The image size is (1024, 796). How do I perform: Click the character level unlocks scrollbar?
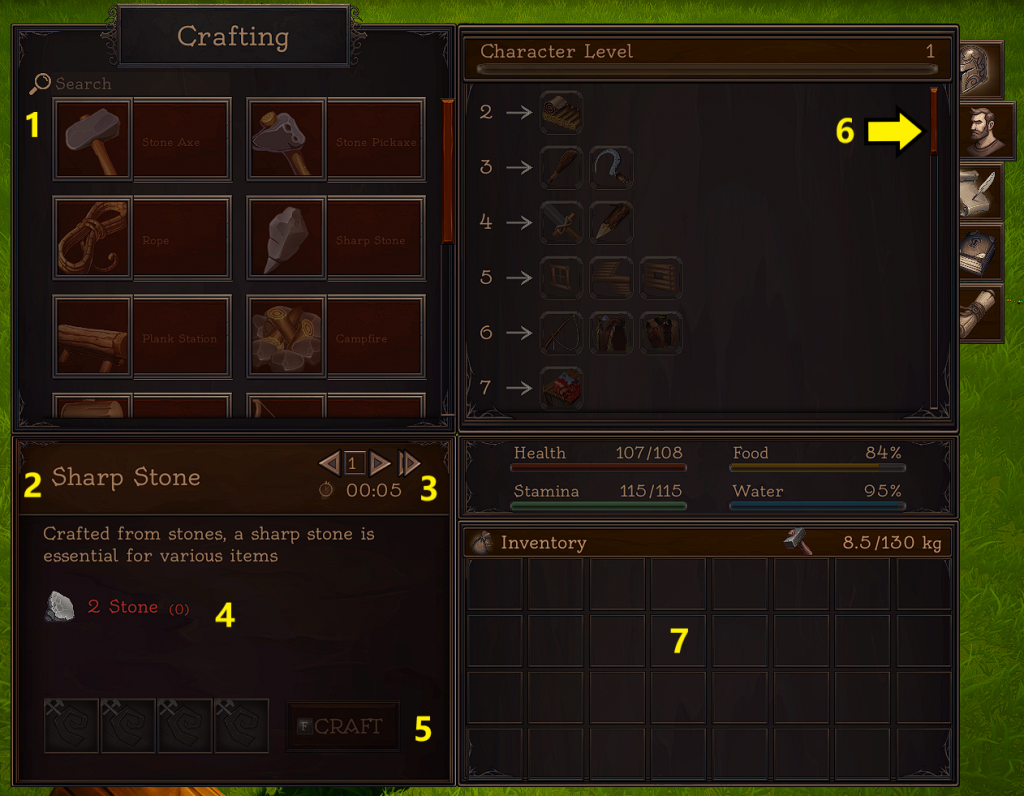934,121
